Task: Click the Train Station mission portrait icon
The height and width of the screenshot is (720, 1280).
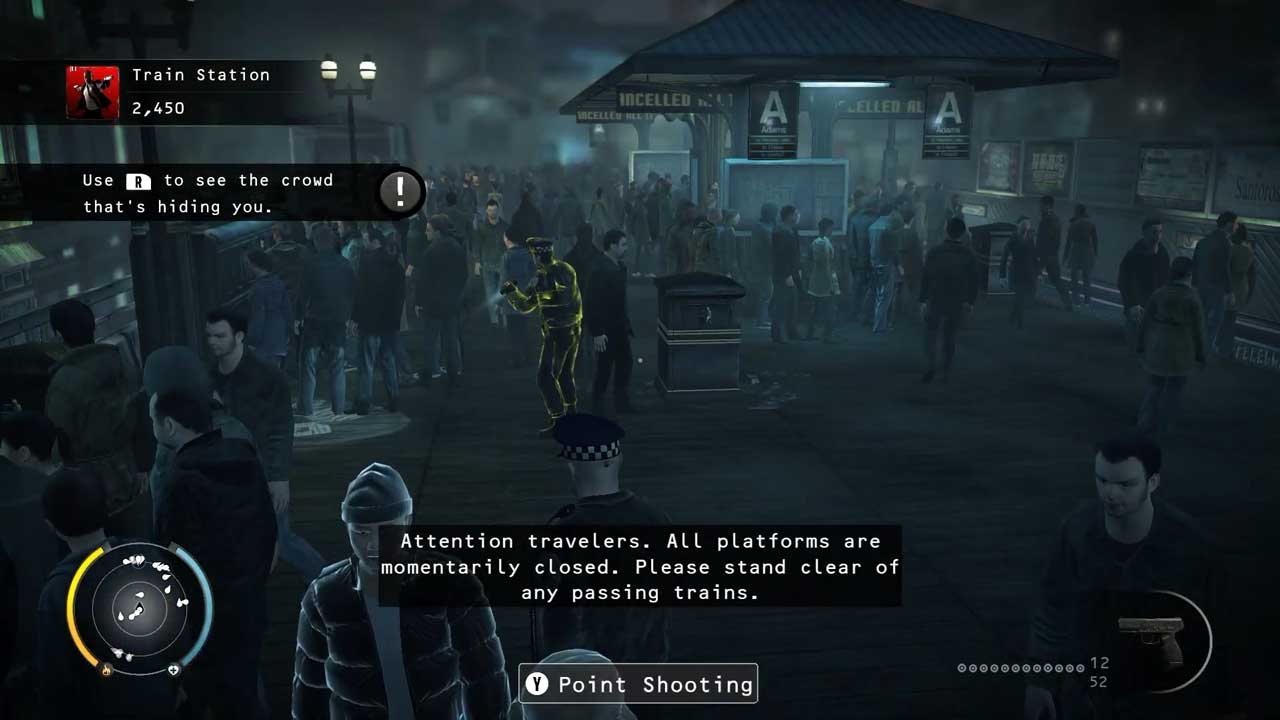Action: tap(93, 93)
